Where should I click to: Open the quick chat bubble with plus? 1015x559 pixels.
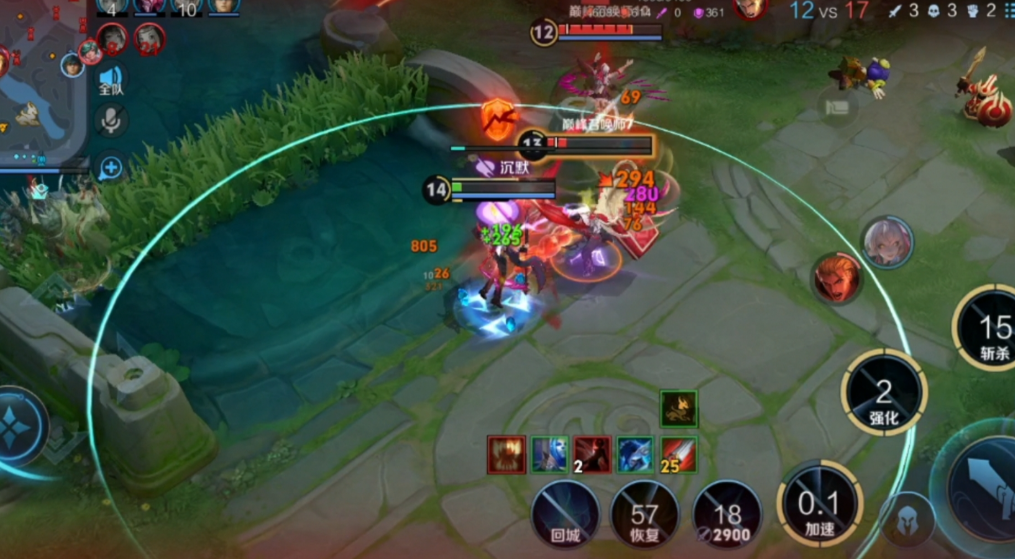click(110, 166)
